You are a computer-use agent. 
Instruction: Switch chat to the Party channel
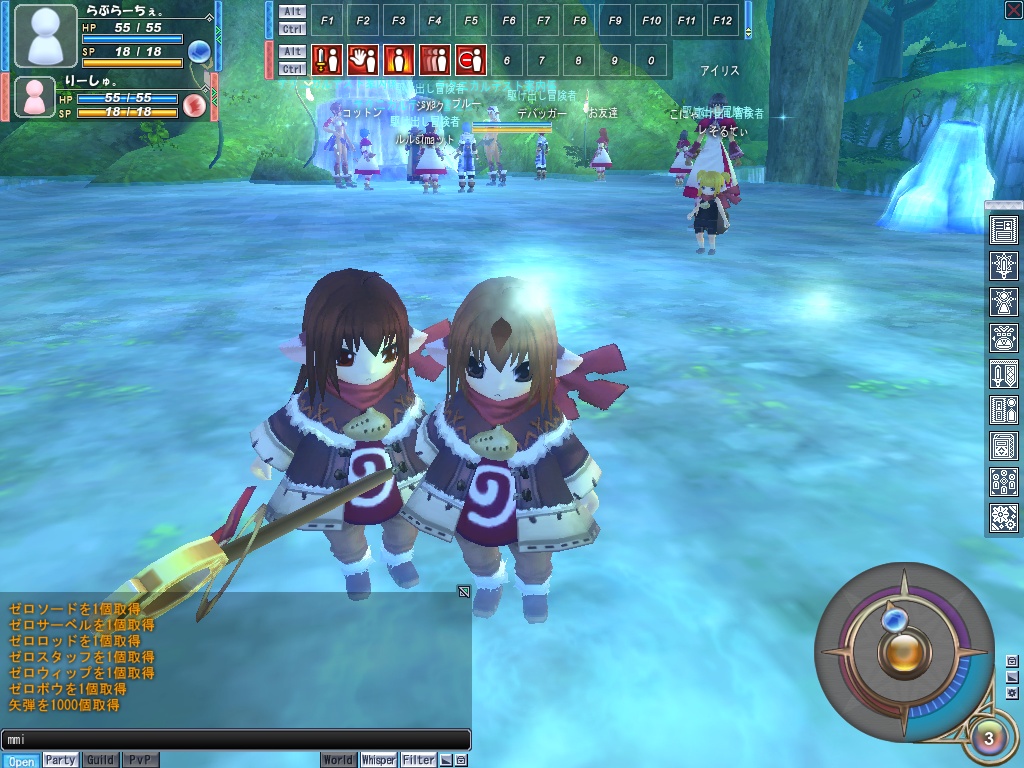pos(60,760)
